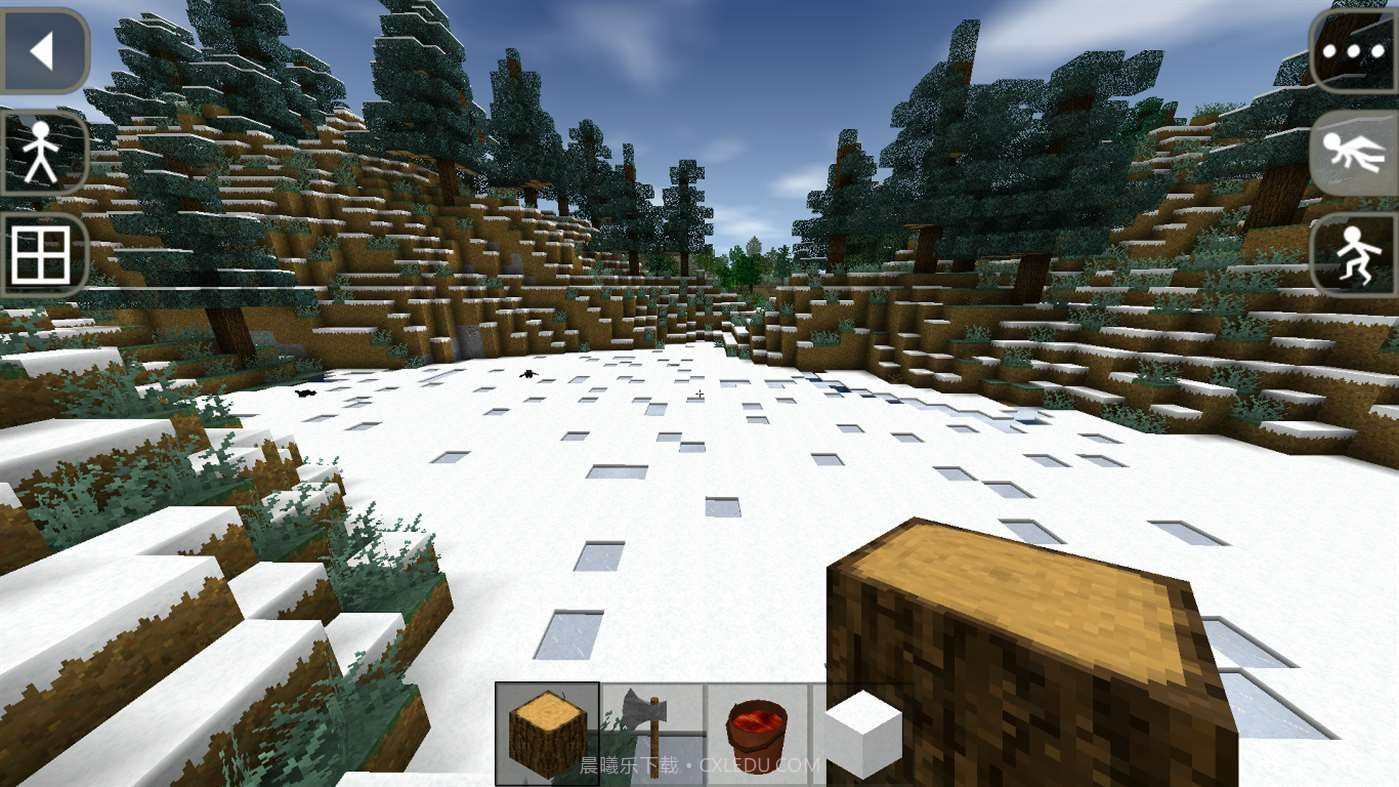The image size is (1399, 787).
Task: Expand the top-right overflow menu
Action: pos(1352,50)
